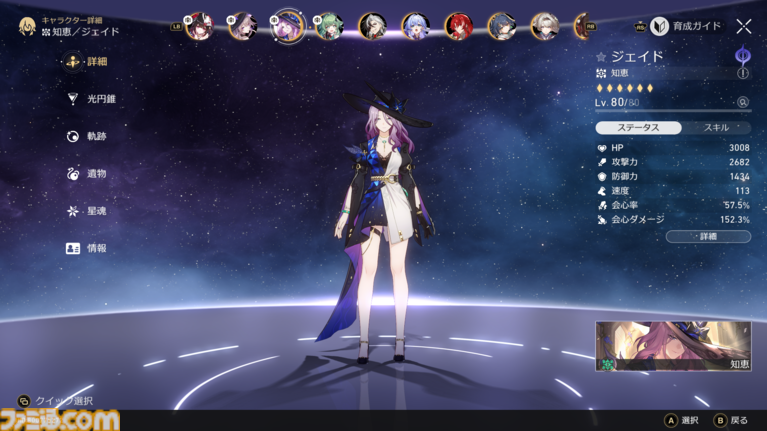Close the character details screen
767x431 pixels.
pos(744,27)
